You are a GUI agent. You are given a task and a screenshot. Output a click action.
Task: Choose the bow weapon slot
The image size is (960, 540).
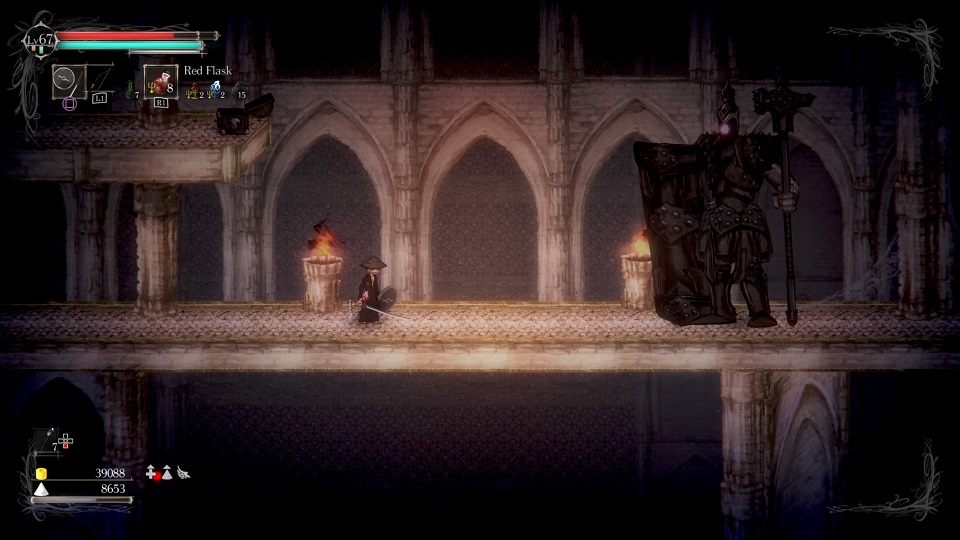100,81
